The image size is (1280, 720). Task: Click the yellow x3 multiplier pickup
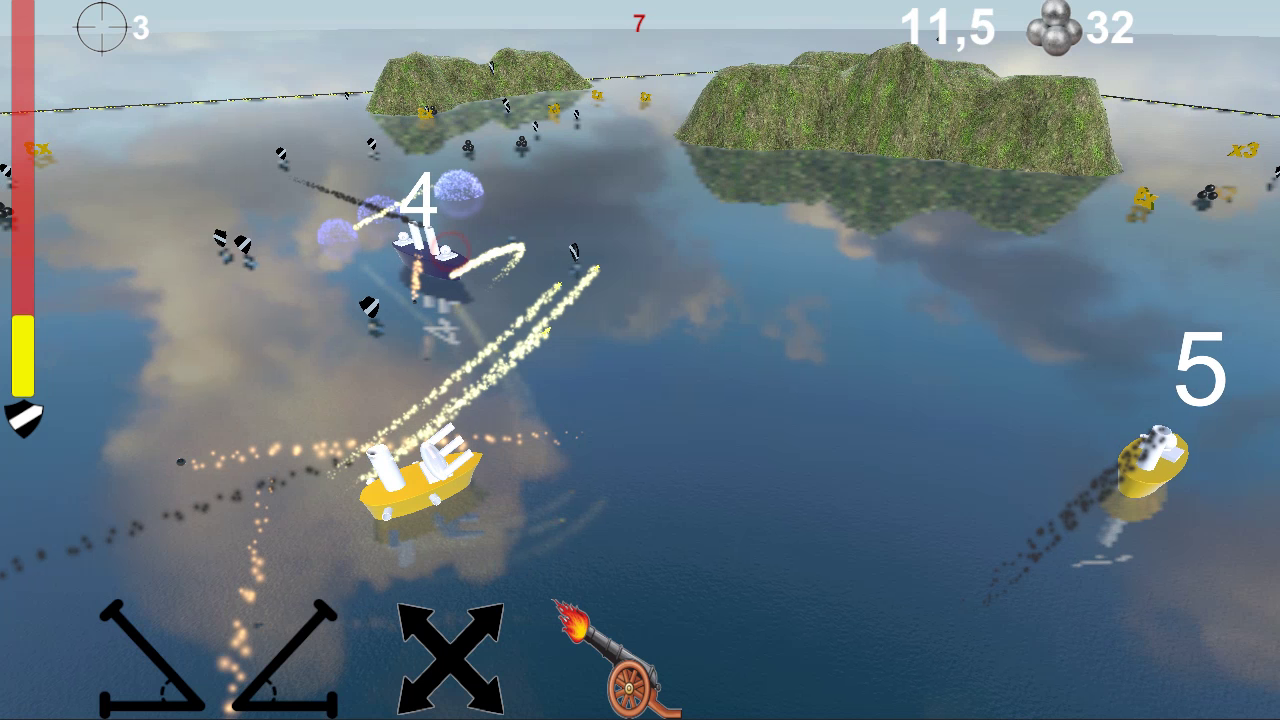tap(1243, 150)
